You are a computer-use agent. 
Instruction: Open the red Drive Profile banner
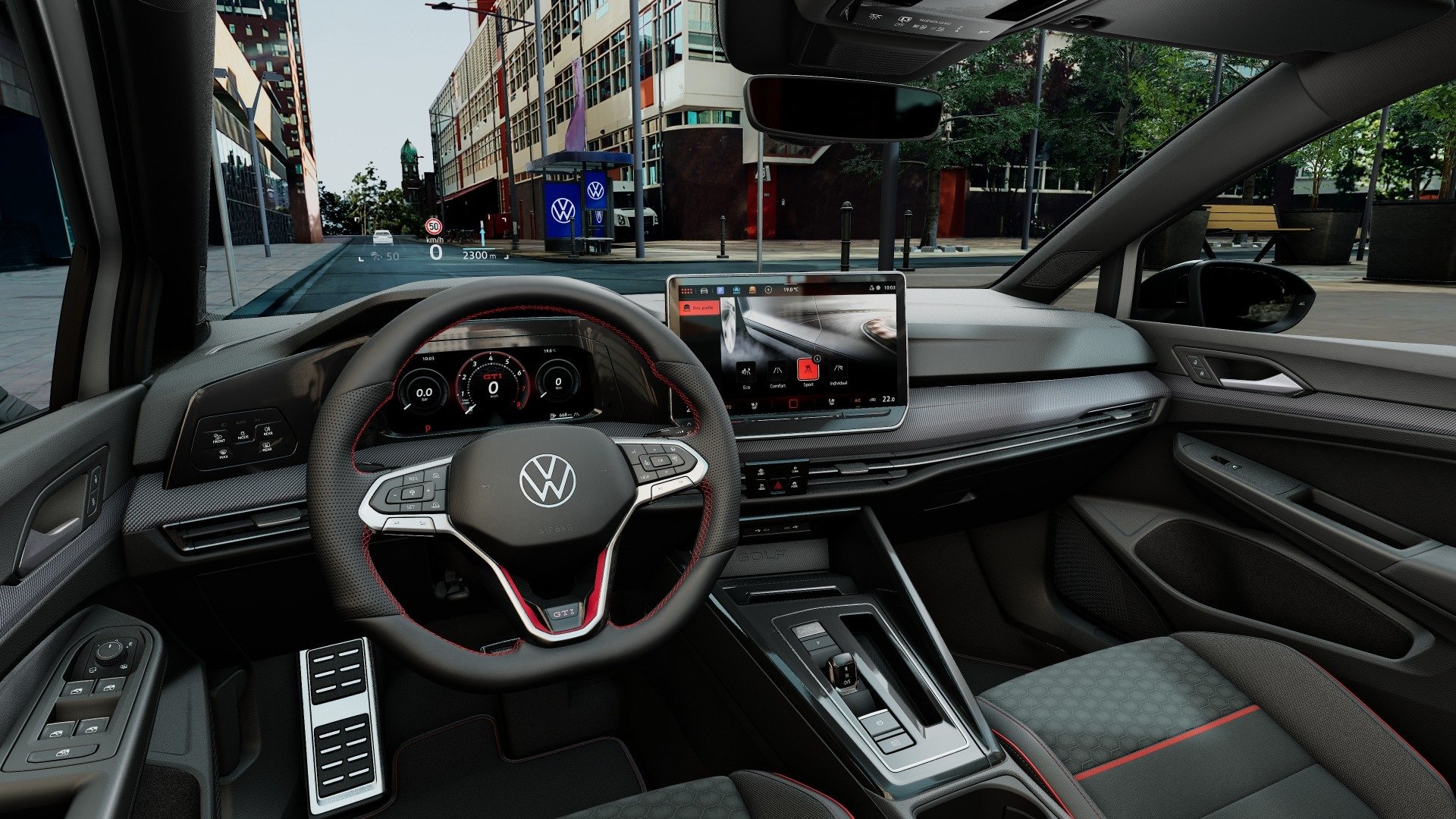[x=700, y=308]
